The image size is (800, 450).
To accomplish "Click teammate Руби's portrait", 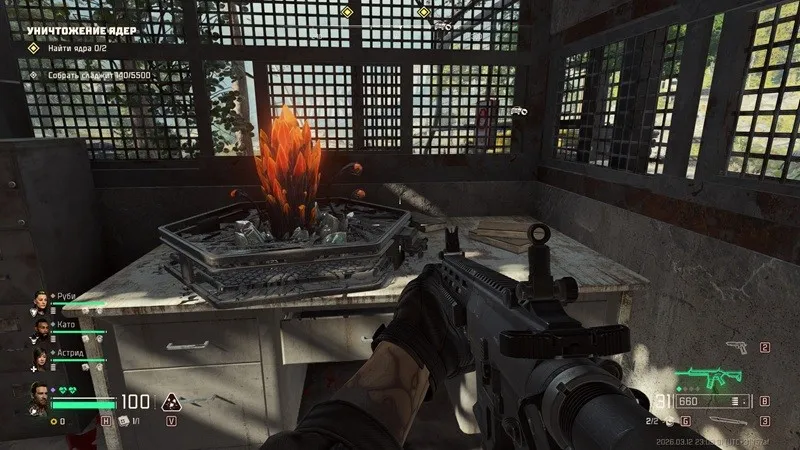I will 40,300.
